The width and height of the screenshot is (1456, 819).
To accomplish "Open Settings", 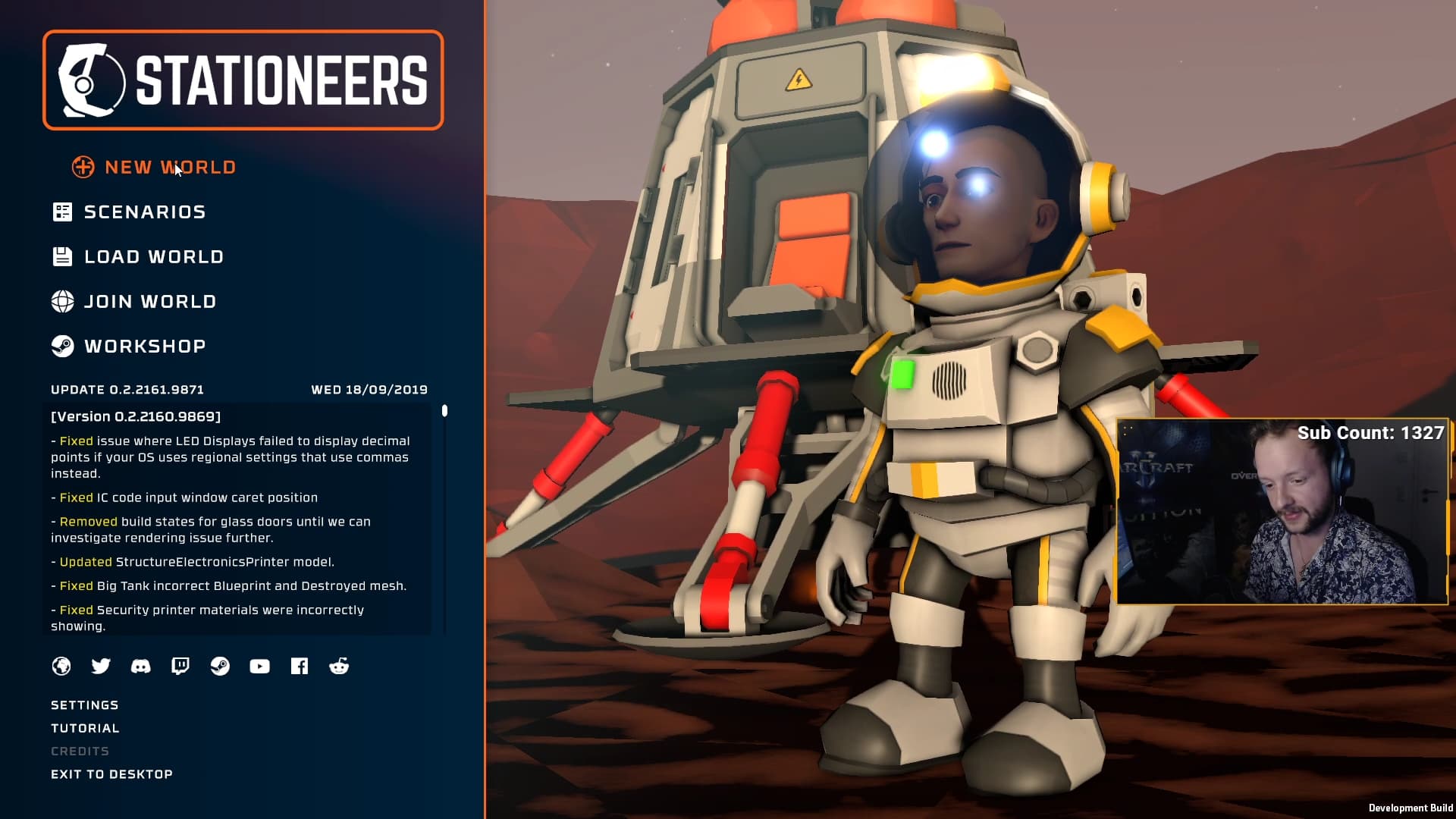I will pos(85,705).
